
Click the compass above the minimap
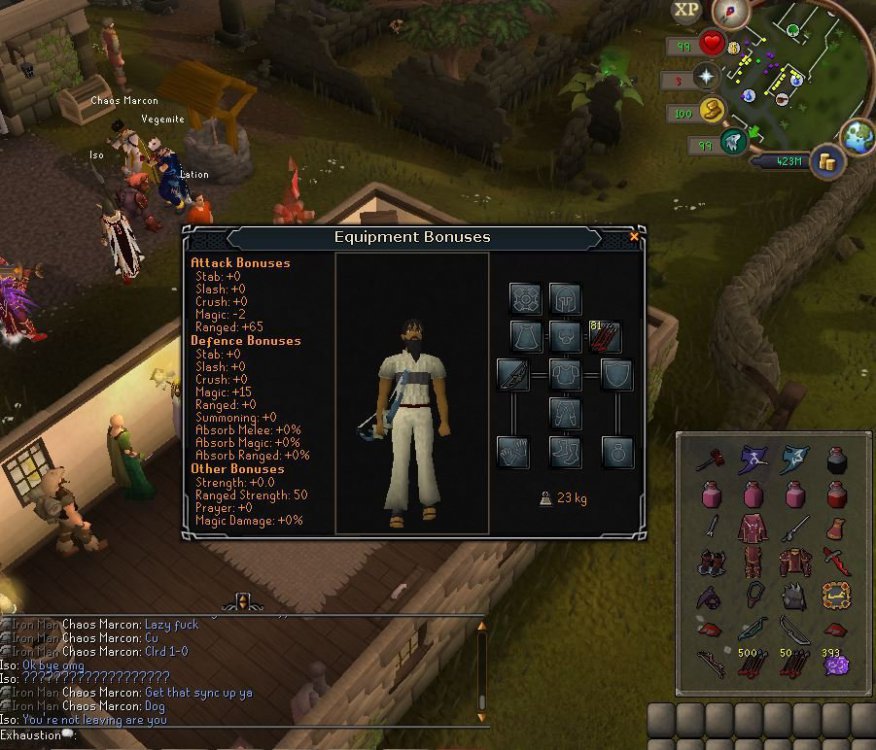730,11
